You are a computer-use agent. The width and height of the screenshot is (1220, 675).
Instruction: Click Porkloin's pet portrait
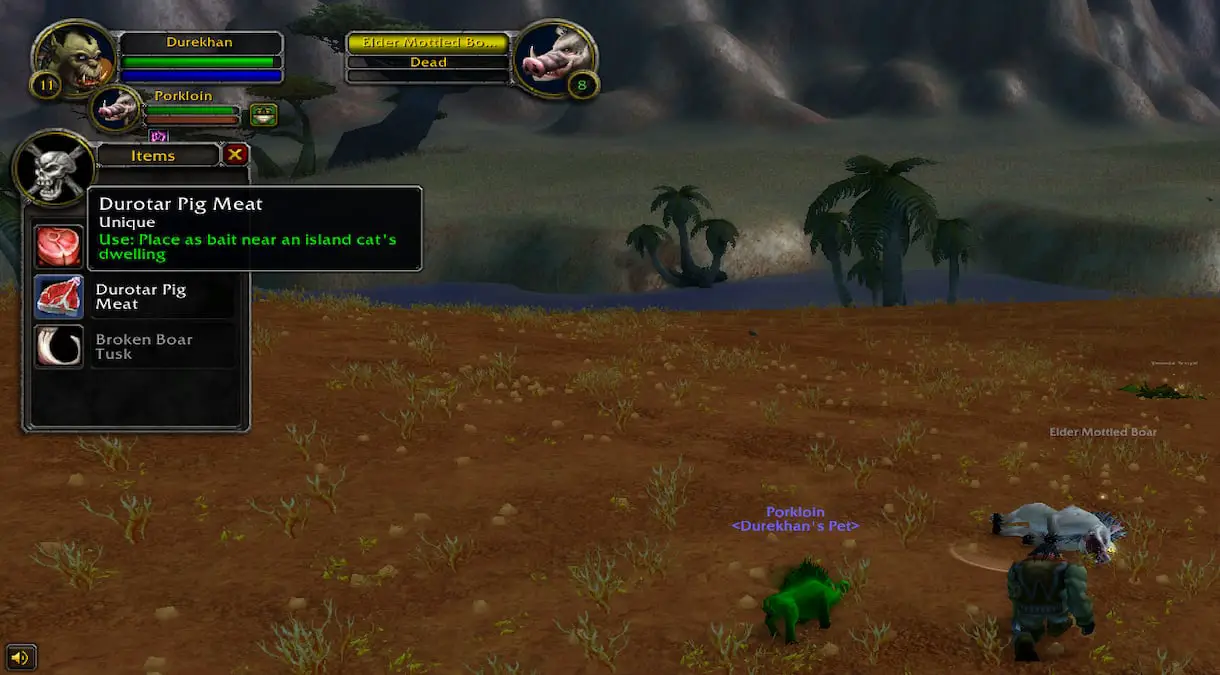pyautogui.click(x=116, y=109)
